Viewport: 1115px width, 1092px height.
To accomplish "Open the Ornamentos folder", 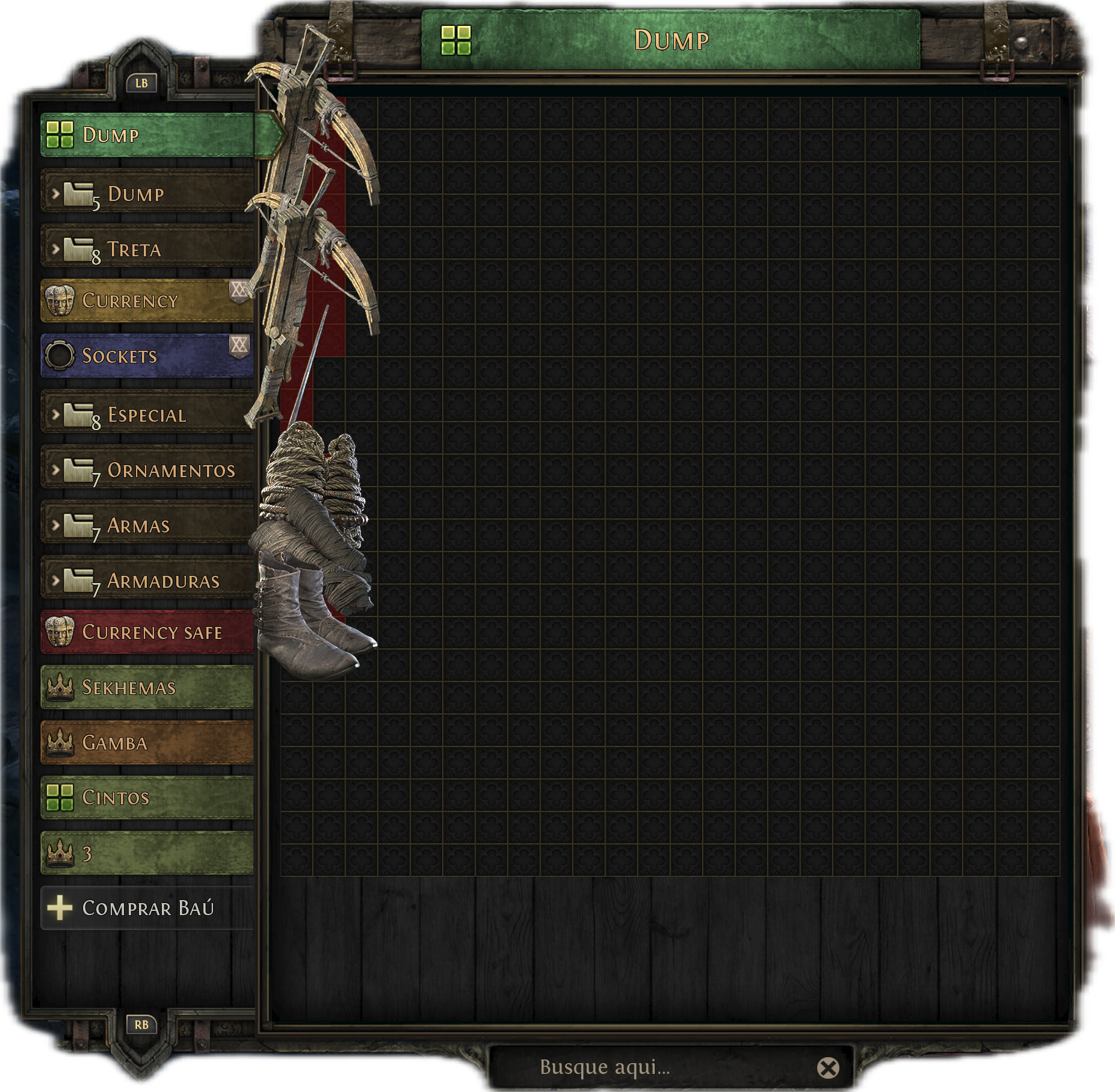I will [147, 470].
